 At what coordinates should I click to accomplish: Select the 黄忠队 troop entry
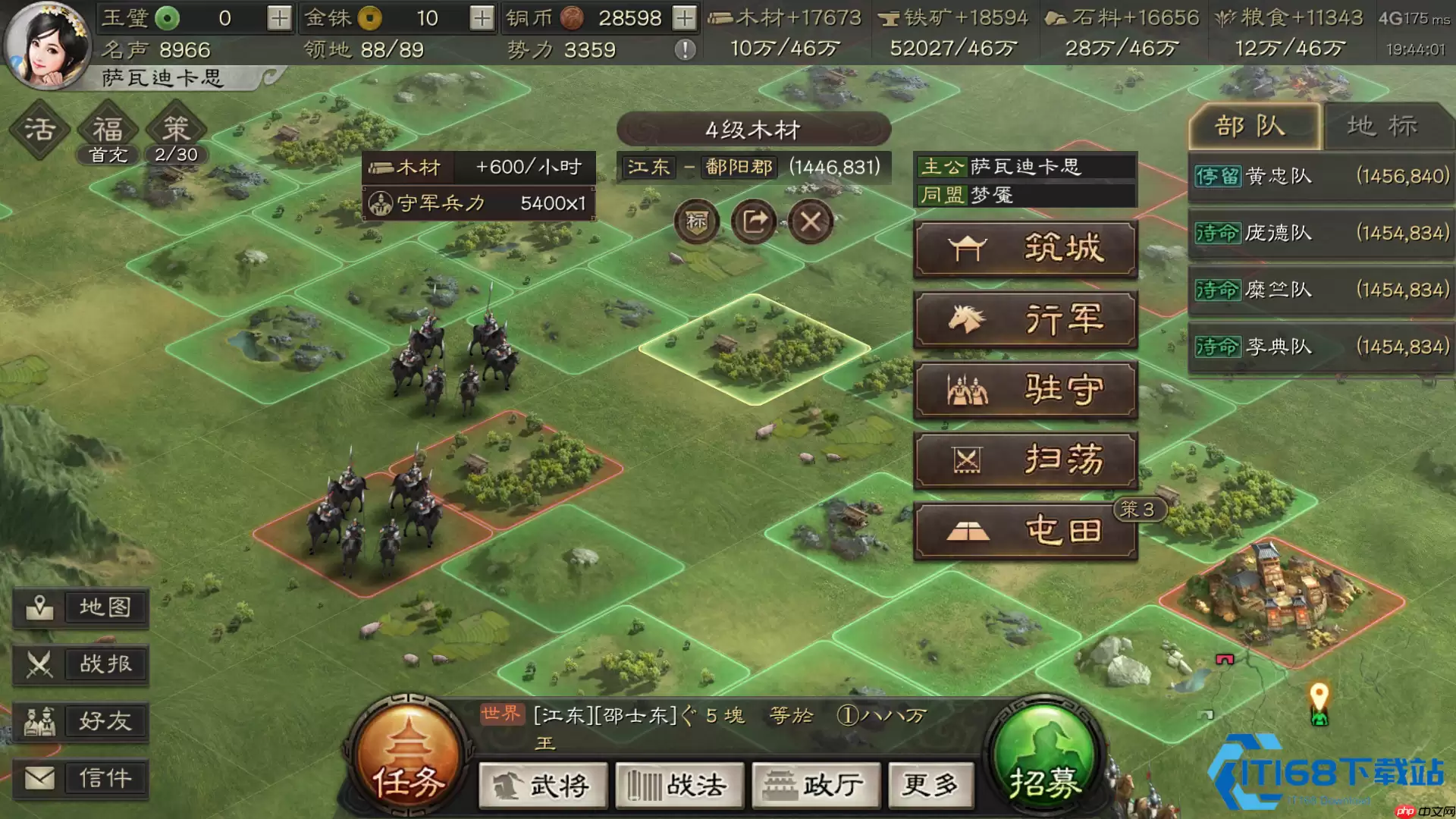point(1319,176)
